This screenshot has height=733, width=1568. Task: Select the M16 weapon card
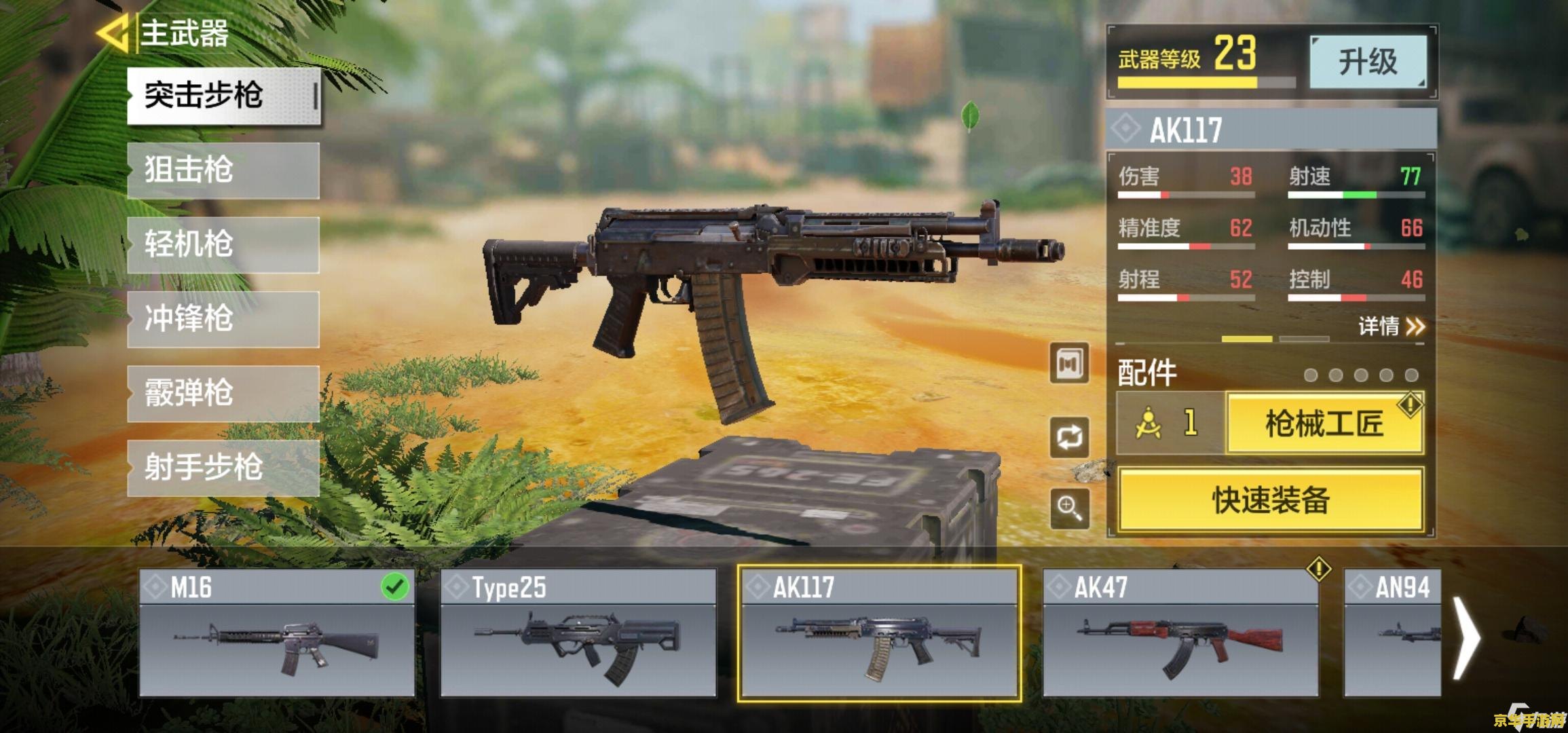pos(277,633)
